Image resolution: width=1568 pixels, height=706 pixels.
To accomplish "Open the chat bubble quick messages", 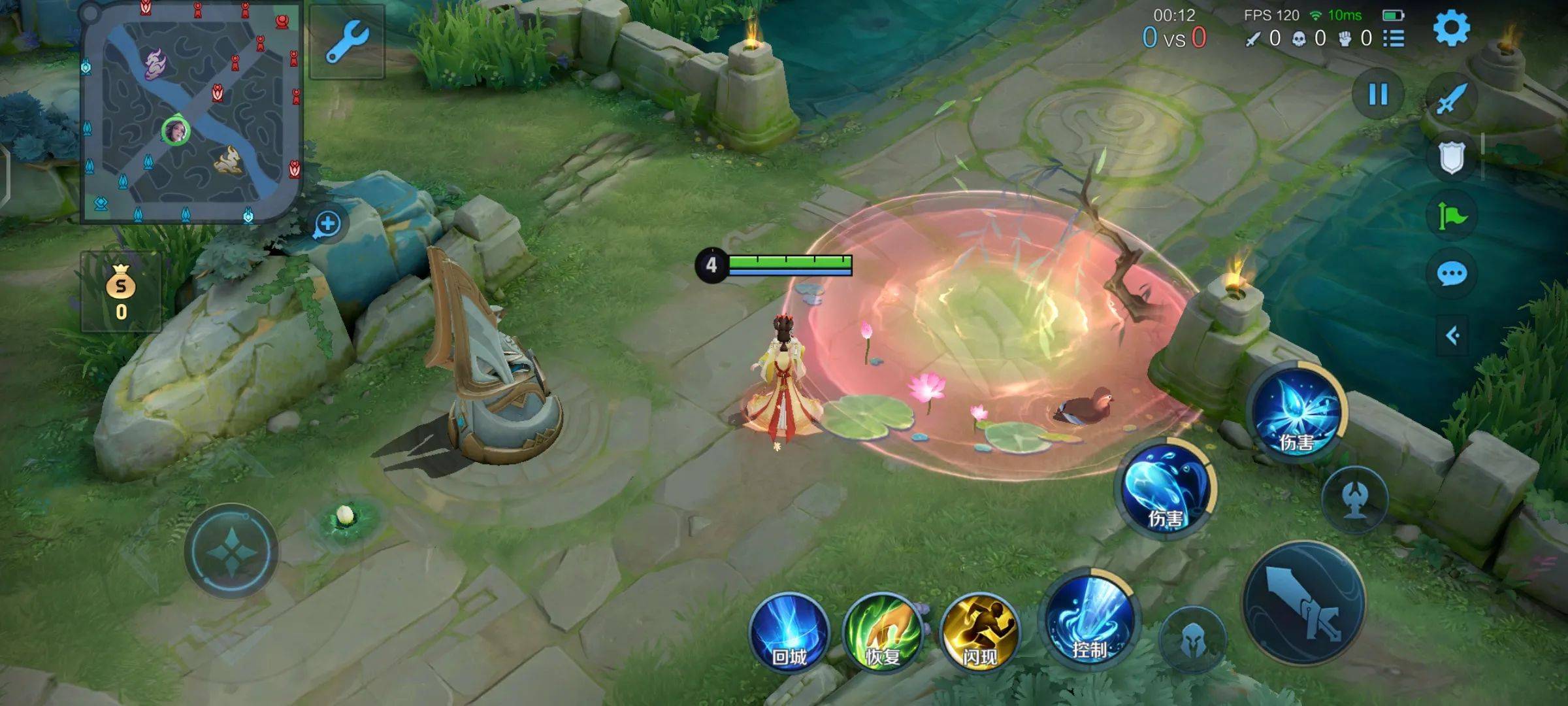I will pos(1451,274).
